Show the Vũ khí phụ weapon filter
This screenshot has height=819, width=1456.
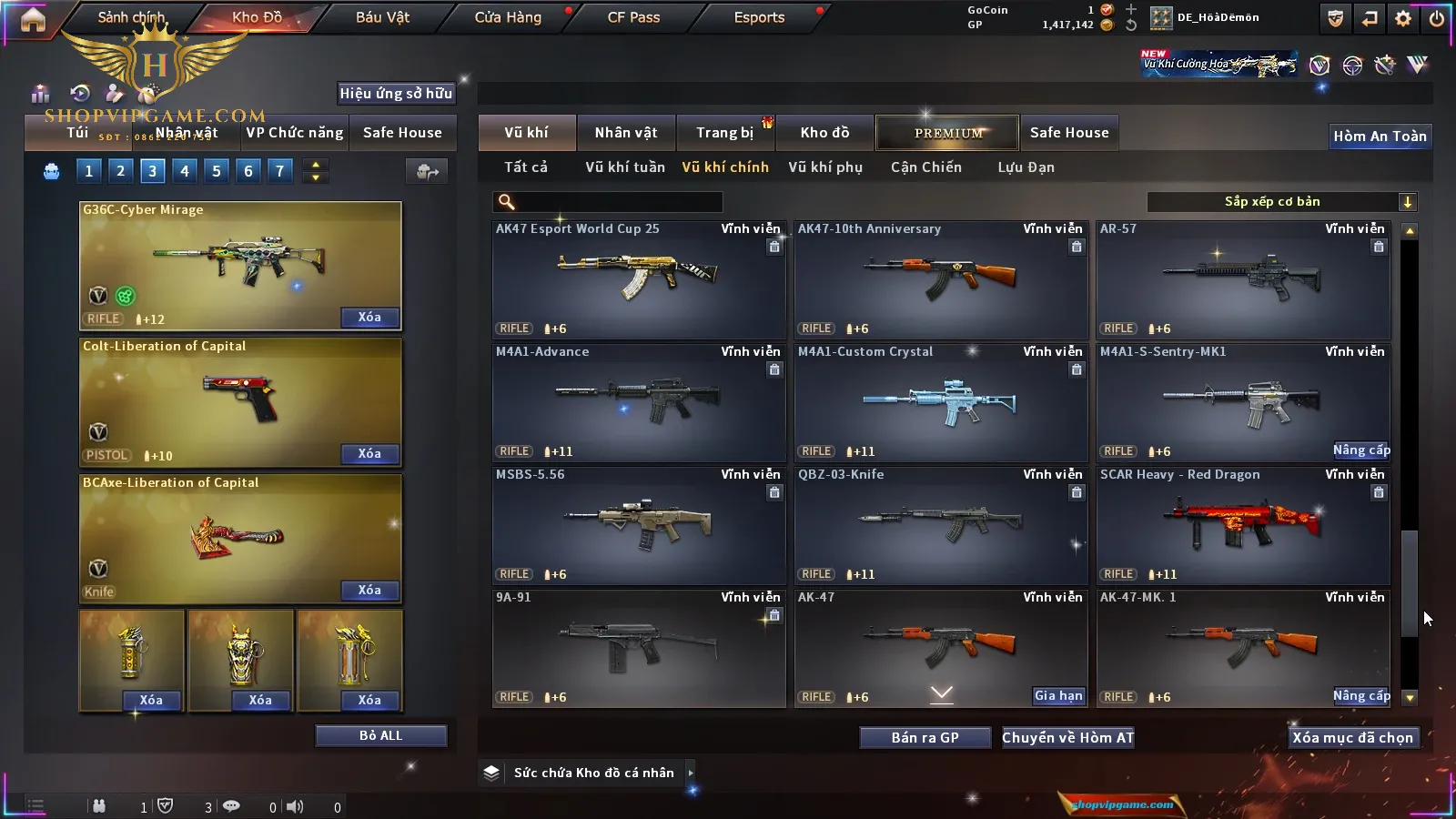click(824, 167)
